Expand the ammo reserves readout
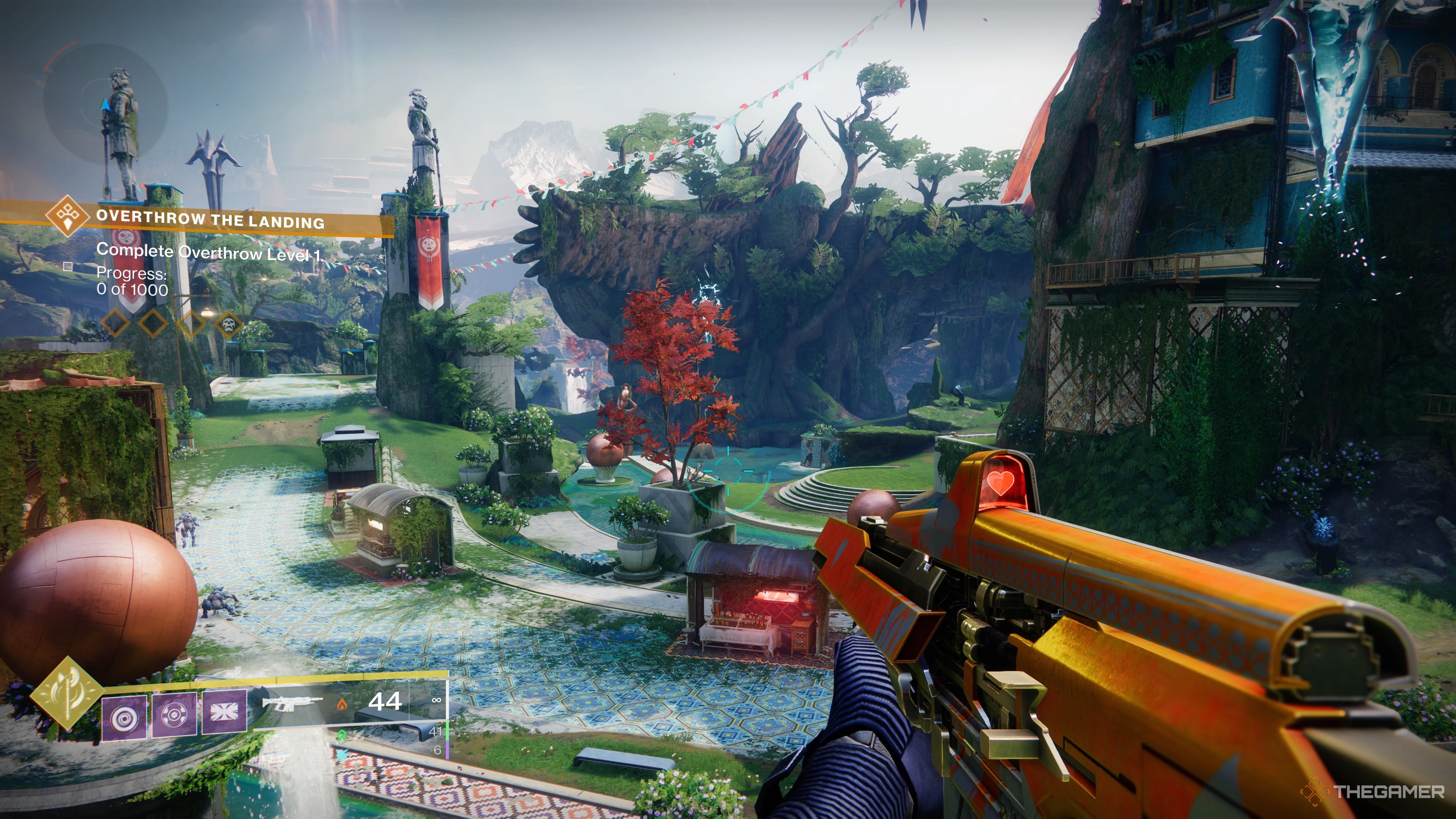The height and width of the screenshot is (819, 1456). (436, 734)
